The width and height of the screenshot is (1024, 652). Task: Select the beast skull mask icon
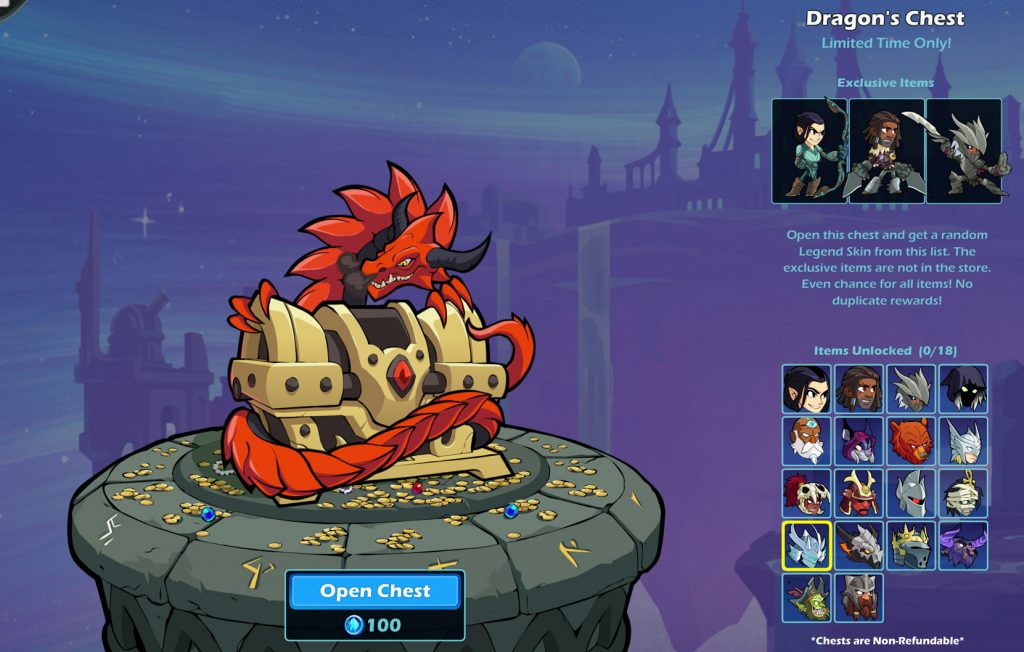(x=807, y=493)
